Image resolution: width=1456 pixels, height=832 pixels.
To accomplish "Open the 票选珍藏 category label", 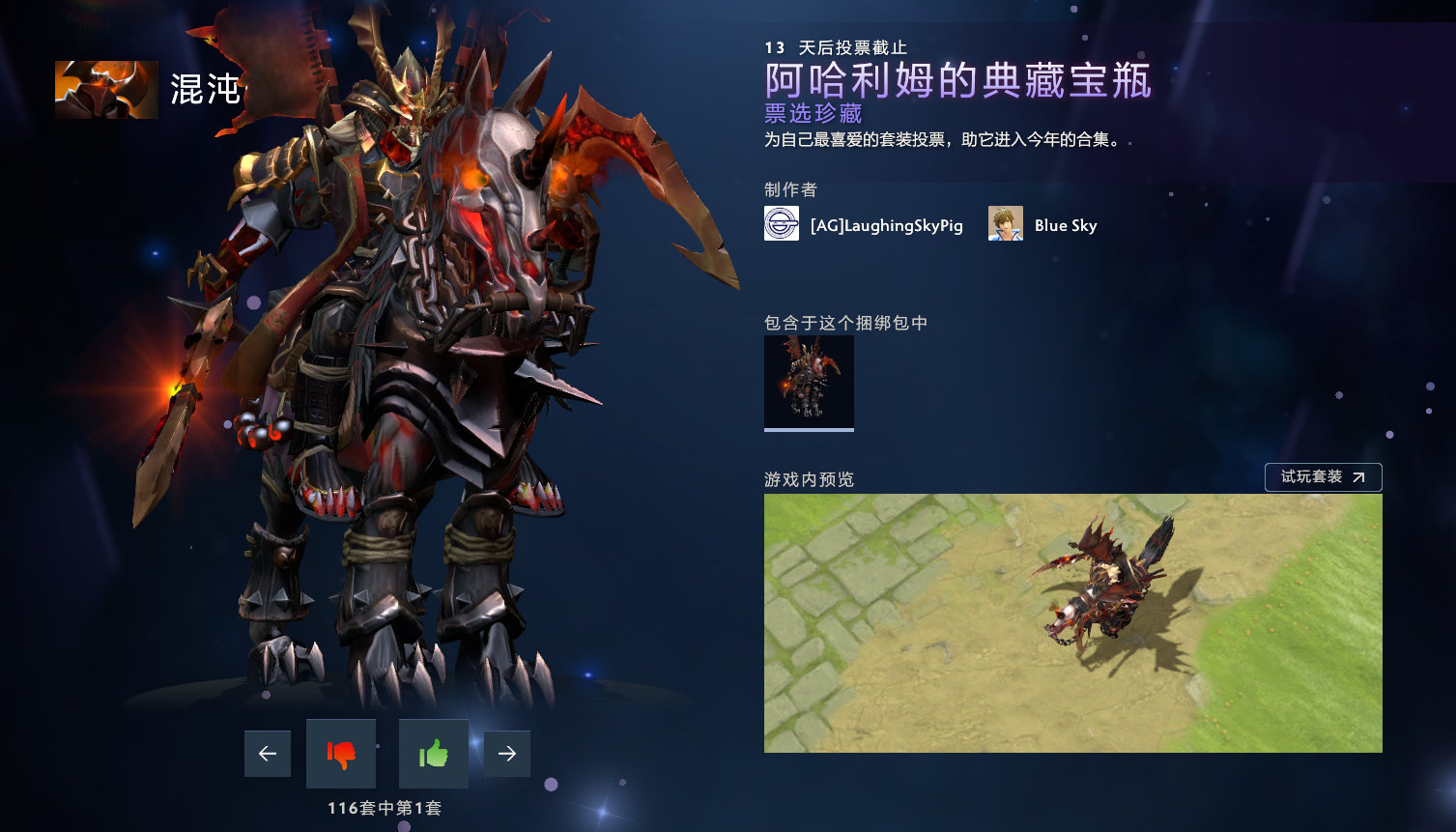I will point(813,114).
